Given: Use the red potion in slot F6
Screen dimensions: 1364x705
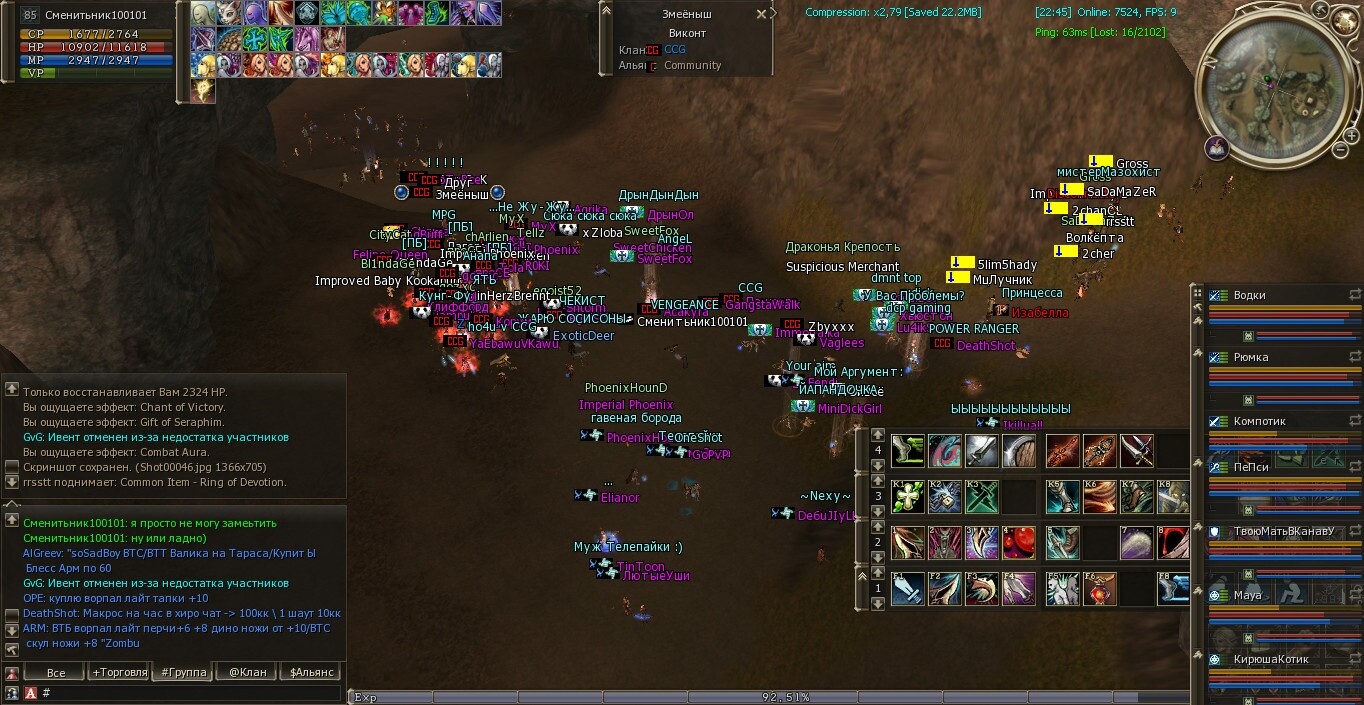Looking at the screenshot, I should pyautogui.click(x=1101, y=589).
